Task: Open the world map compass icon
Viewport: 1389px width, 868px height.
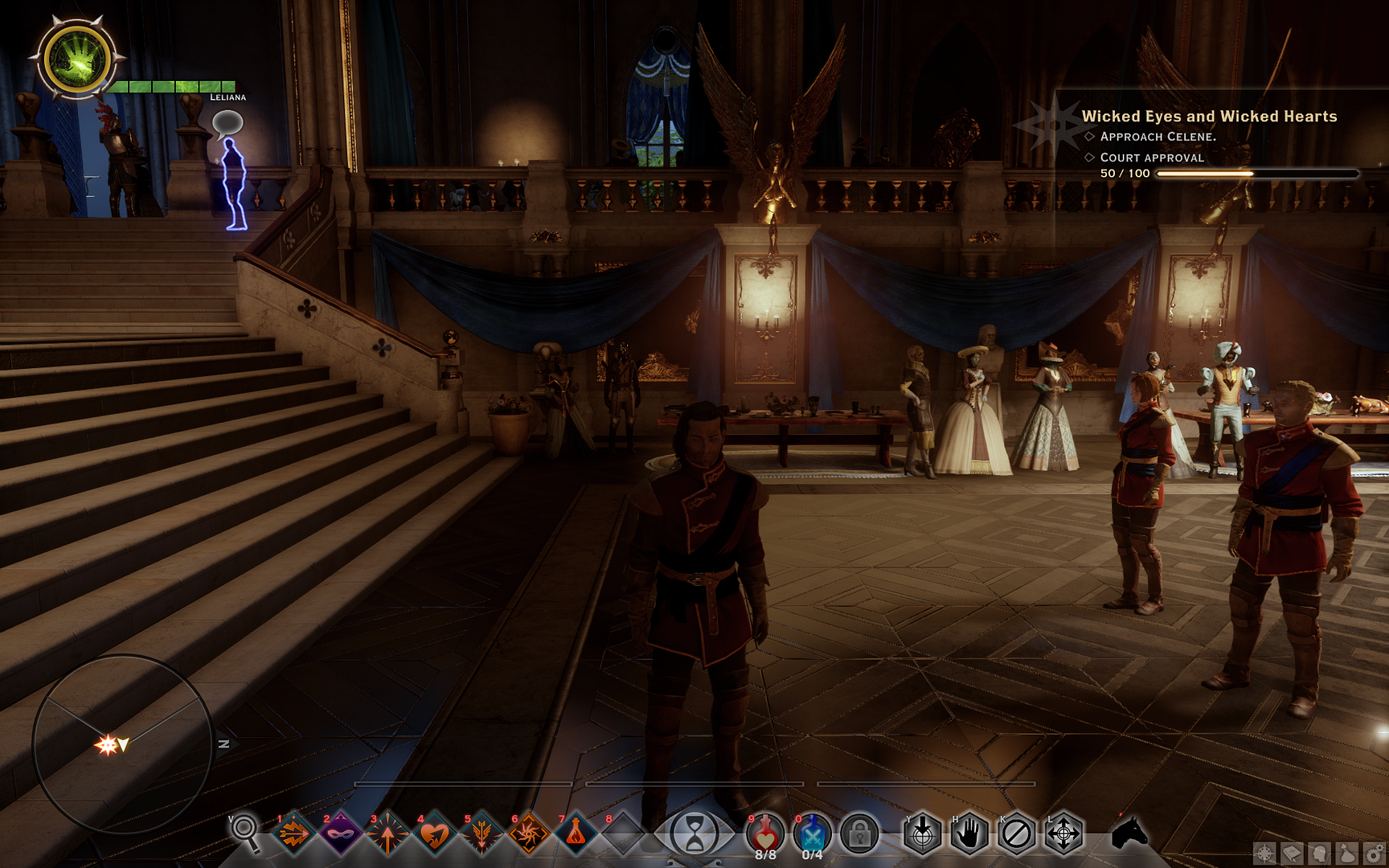Action: (x=1265, y=854)
